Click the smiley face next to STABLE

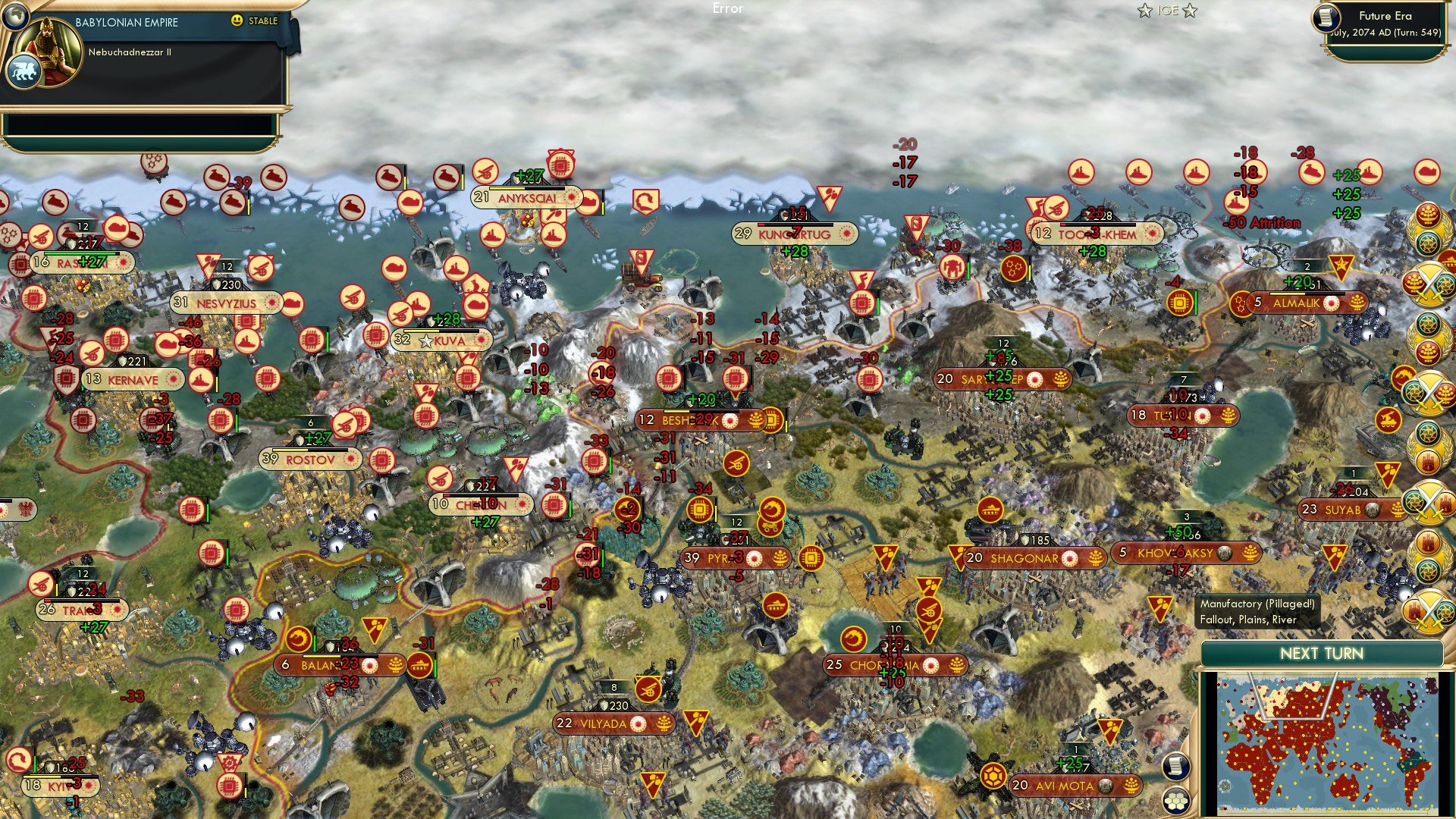pos(237,21)
